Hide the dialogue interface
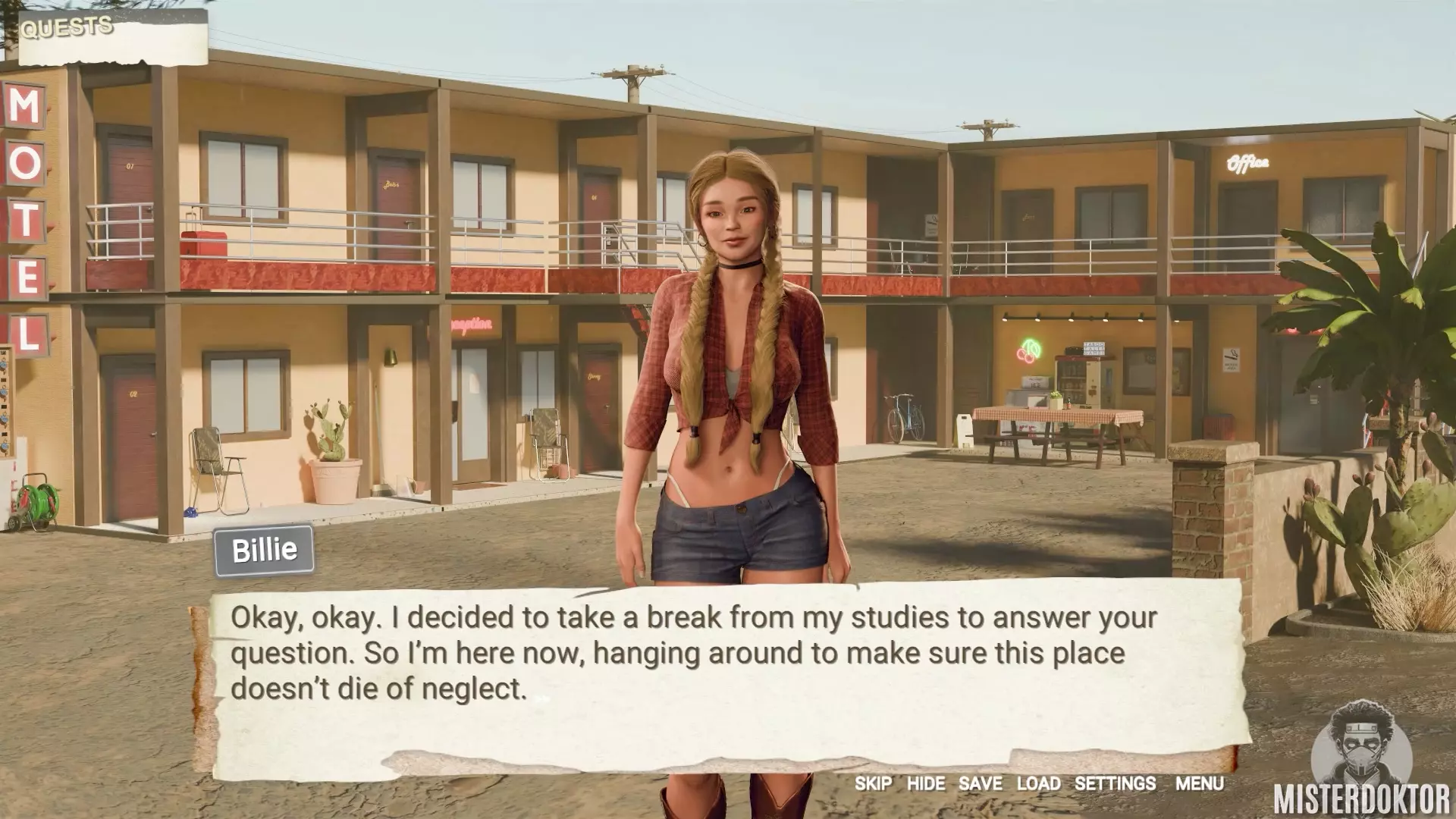The height and width of the screenshot is (819, 1456). click(926, 783)
